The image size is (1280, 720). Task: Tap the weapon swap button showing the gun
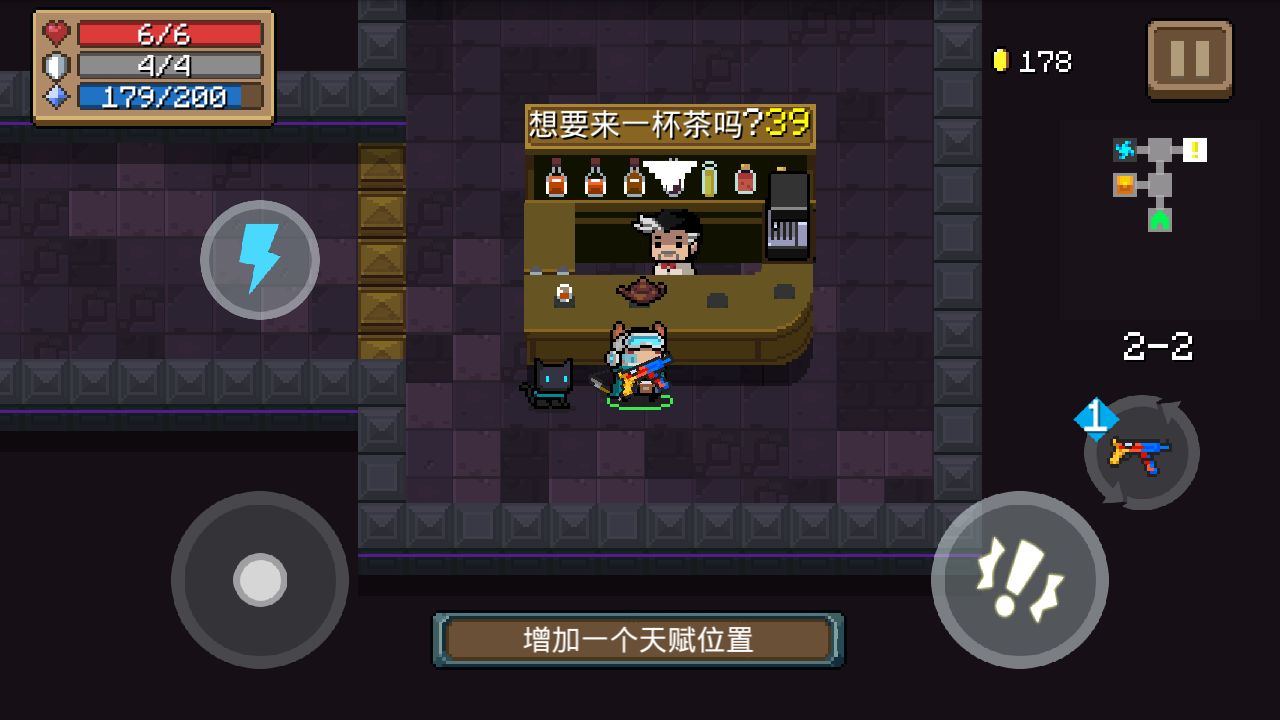point(1140,453)
